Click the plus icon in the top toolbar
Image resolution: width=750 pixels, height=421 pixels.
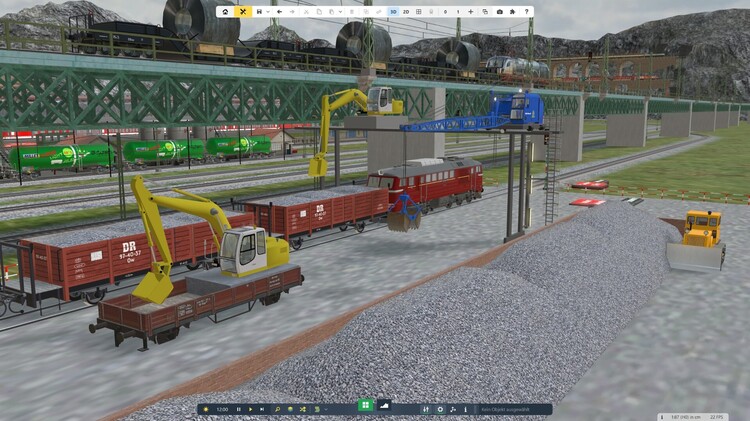471,12
